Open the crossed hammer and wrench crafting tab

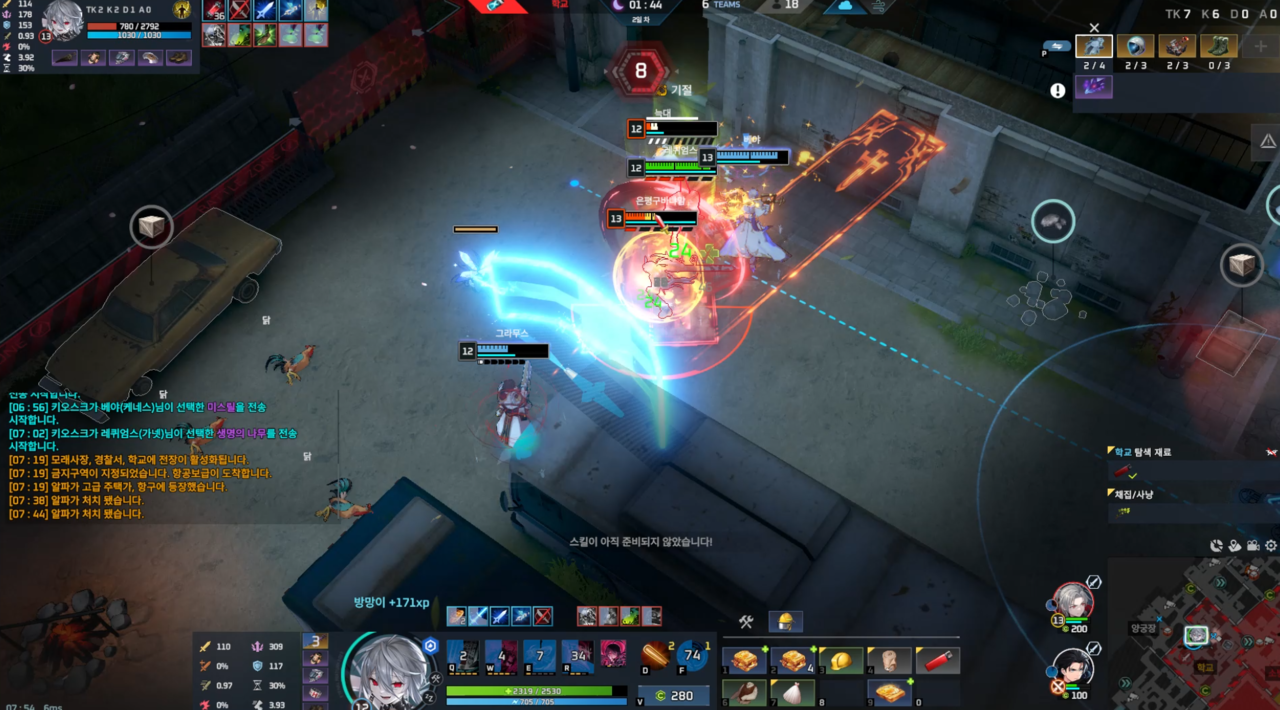pyautogui.click(x=745, y=622)
